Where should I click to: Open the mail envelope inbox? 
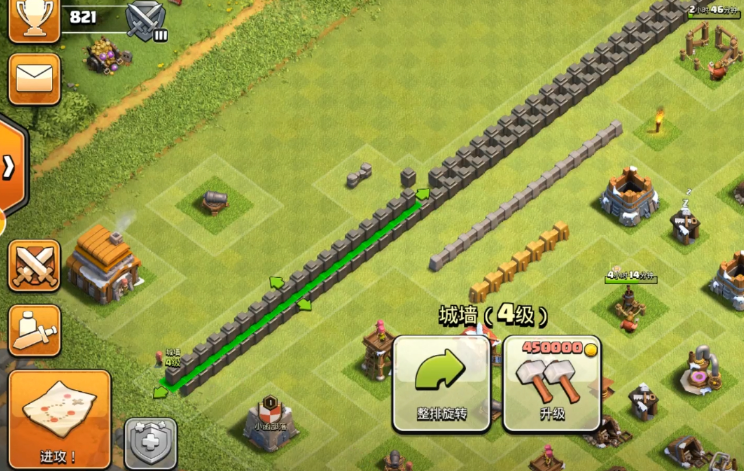tap(34, 78)
